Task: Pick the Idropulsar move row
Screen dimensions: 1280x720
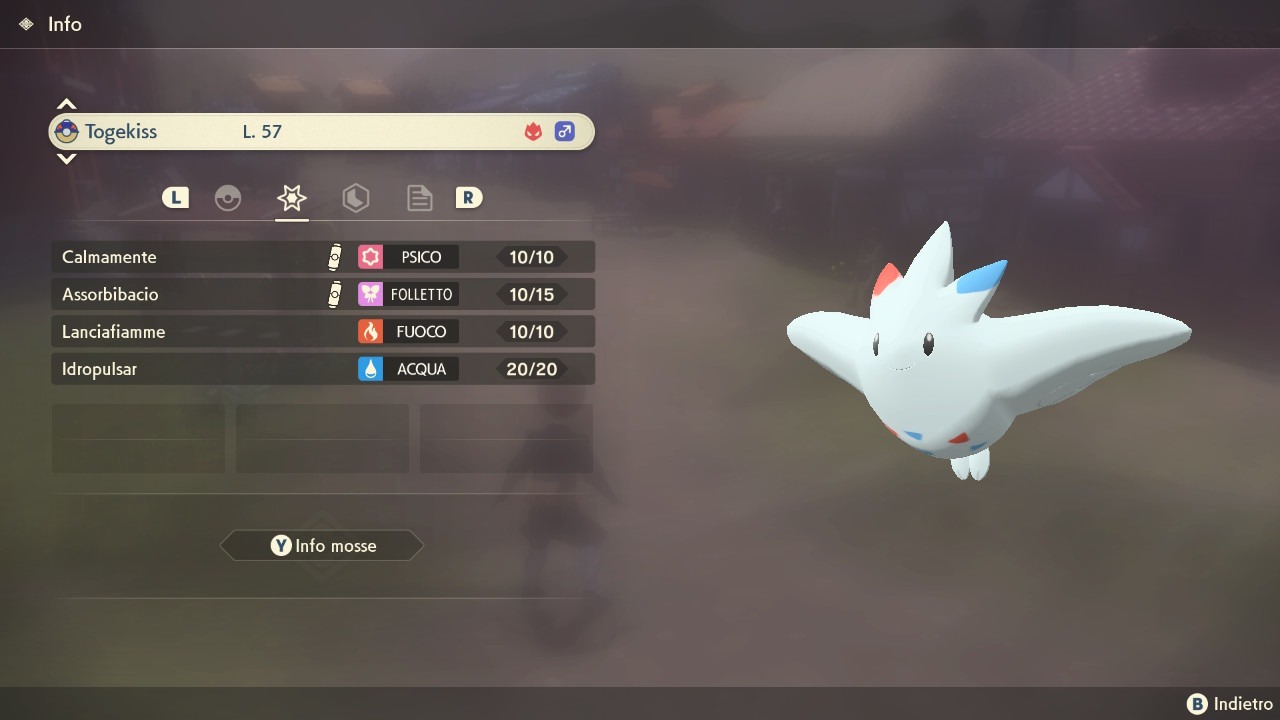Action: coord(322,369)
